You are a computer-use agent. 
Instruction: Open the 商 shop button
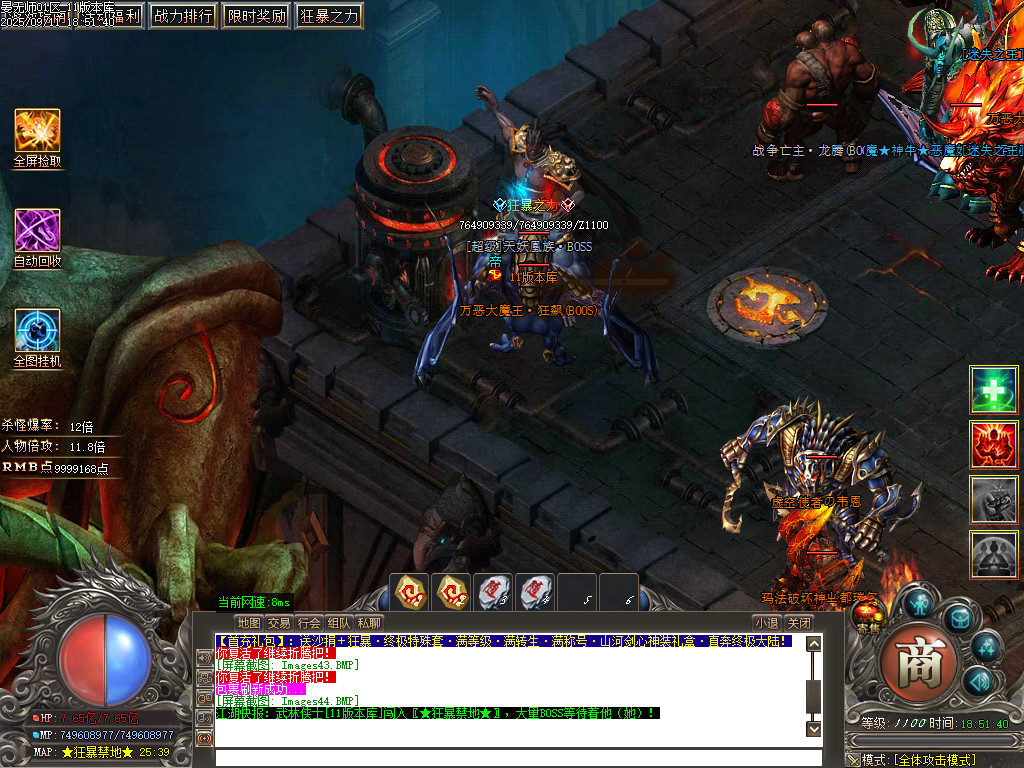click(919, 664)
